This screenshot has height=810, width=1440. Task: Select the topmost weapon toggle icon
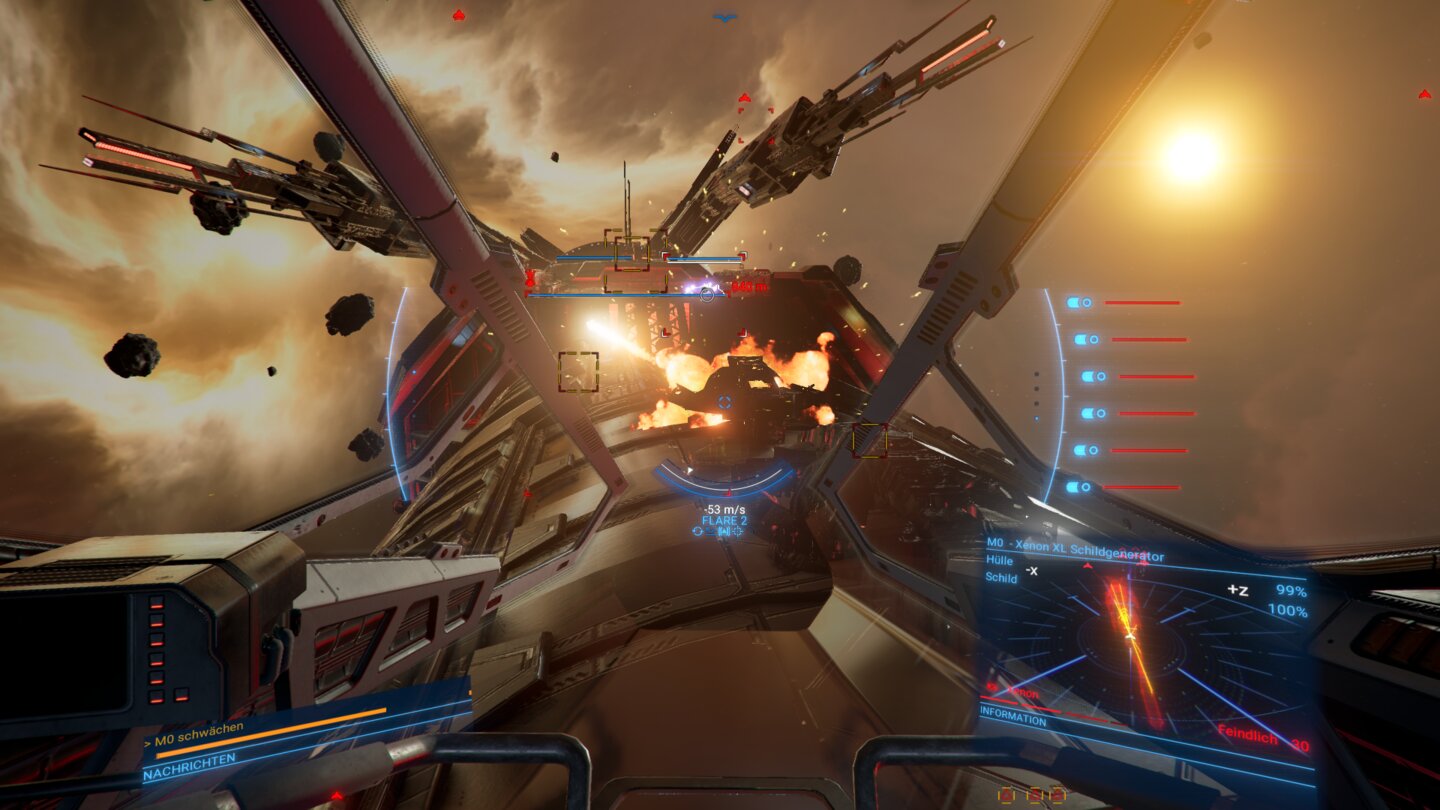(1081, 302)
